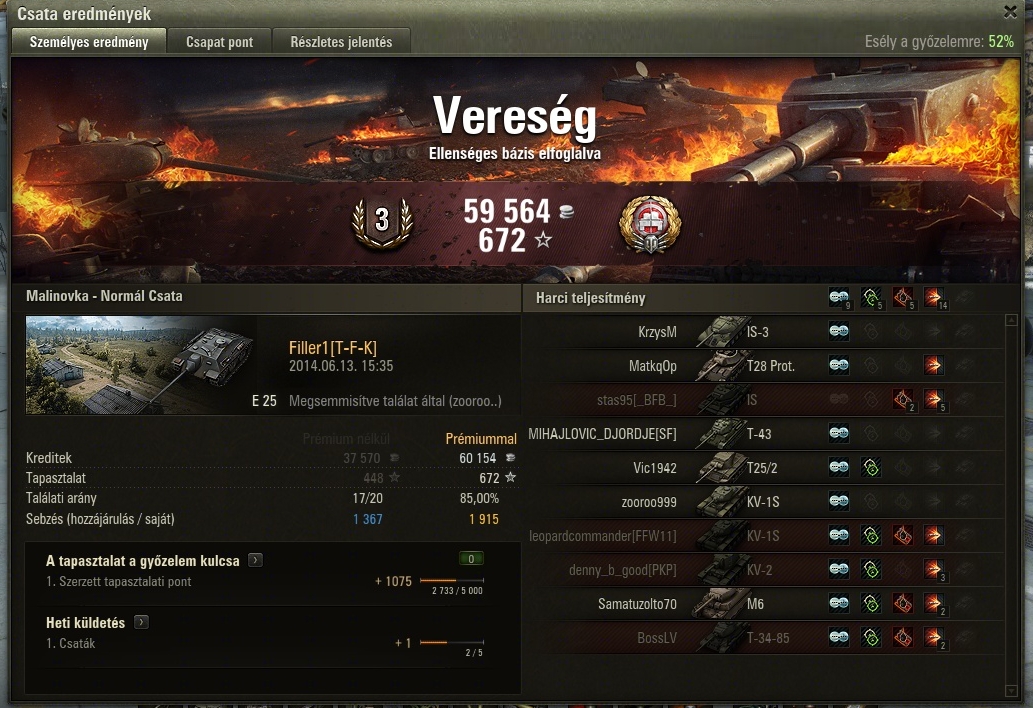
Task: Click the mastery badge medal icon
Action: pos(650,224)
